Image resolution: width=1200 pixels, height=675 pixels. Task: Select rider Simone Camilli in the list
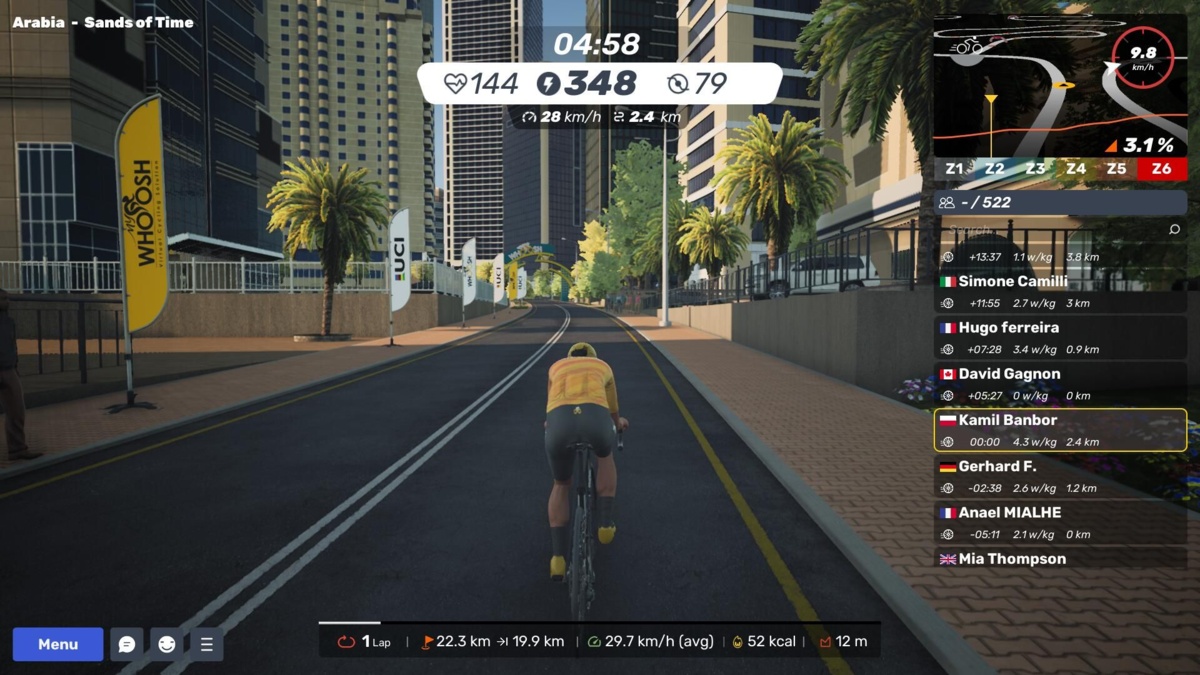click(1060, 291)
